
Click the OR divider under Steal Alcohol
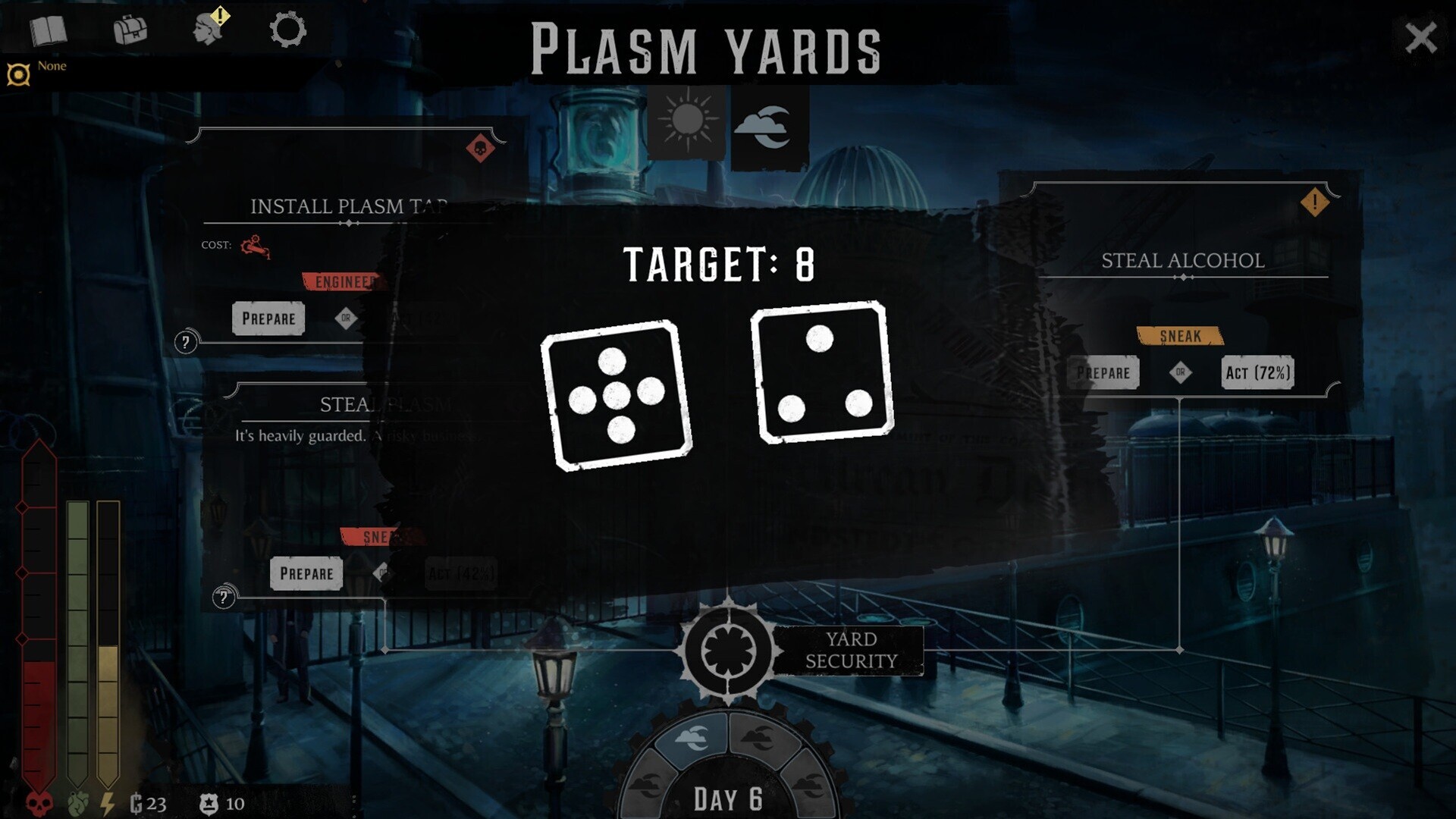click(1181, 373)
